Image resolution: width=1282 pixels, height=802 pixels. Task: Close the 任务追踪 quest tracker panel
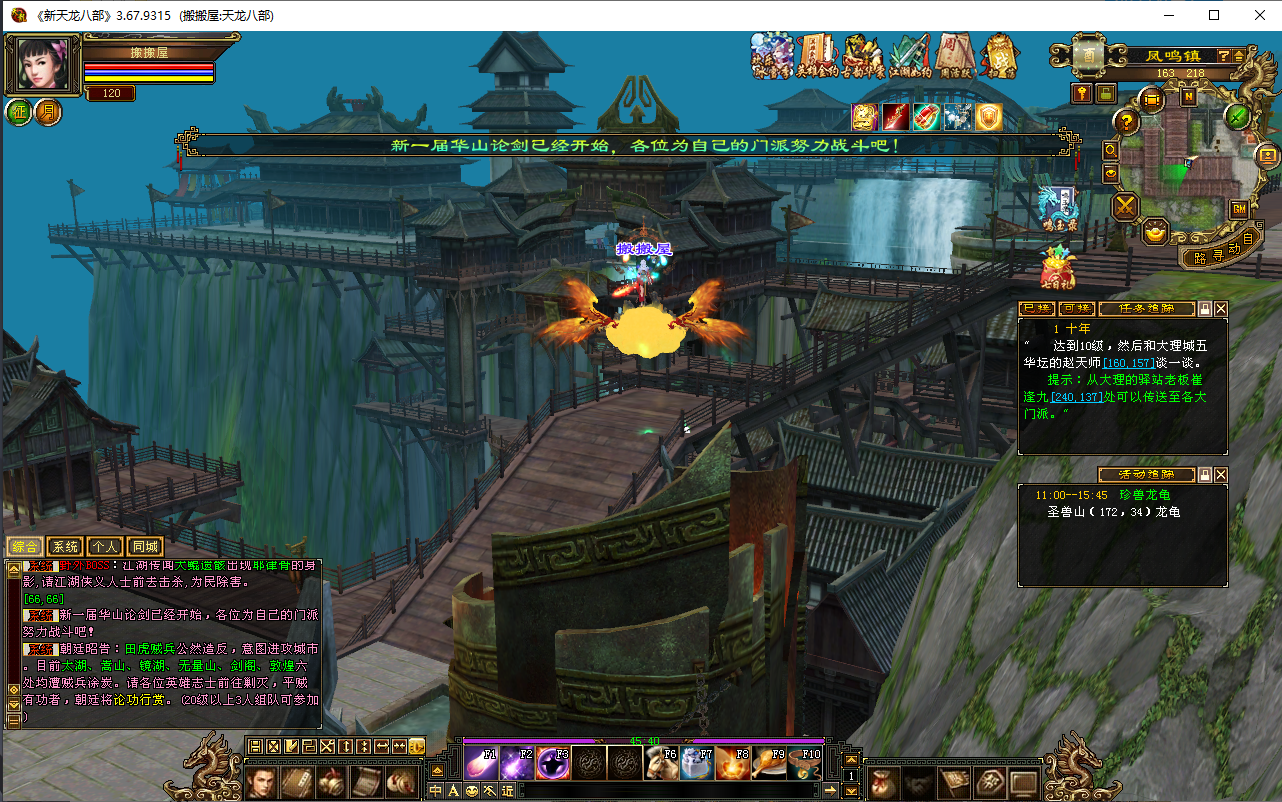click(1221, 309)
